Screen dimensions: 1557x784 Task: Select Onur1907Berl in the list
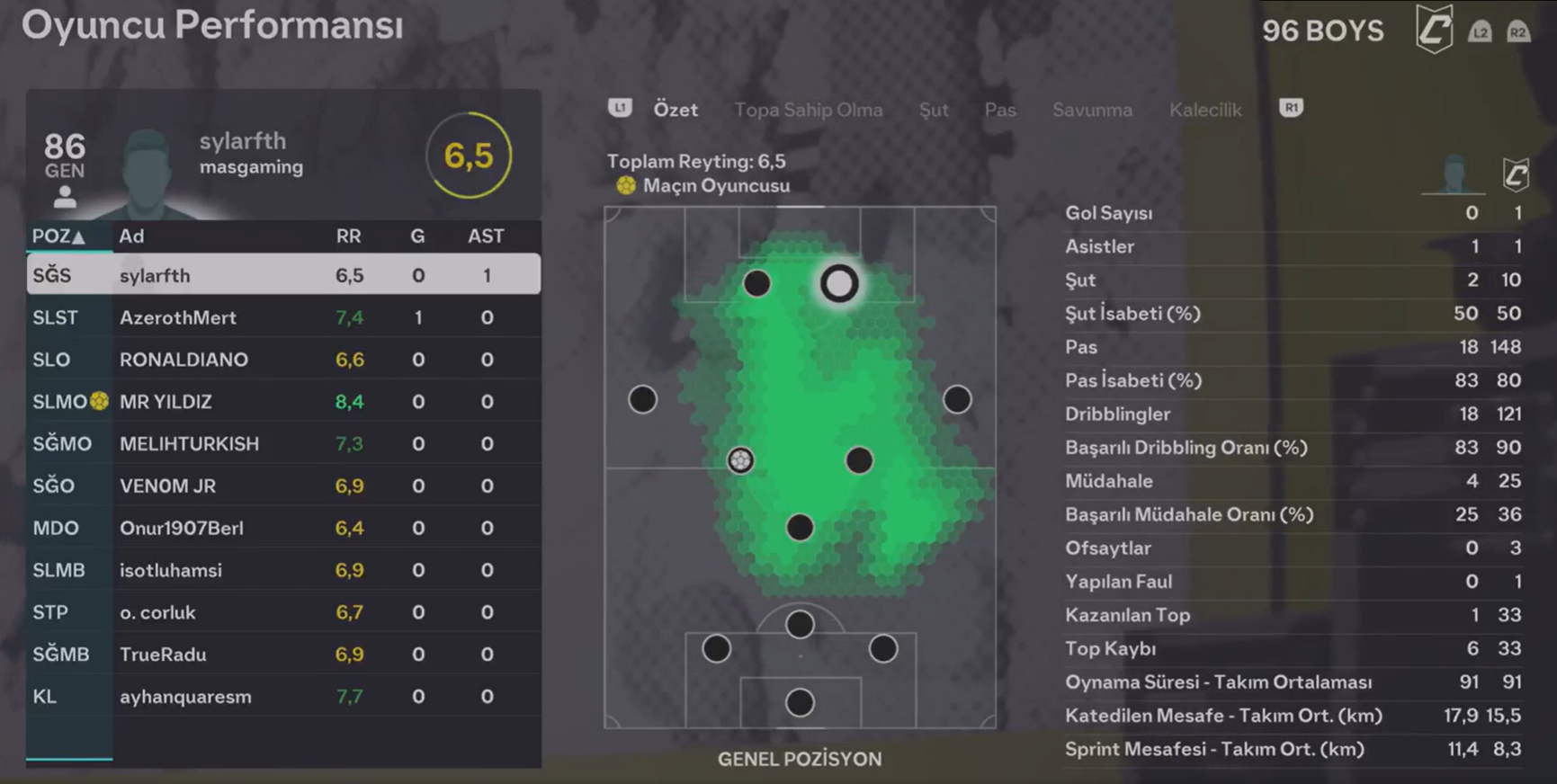283,529
